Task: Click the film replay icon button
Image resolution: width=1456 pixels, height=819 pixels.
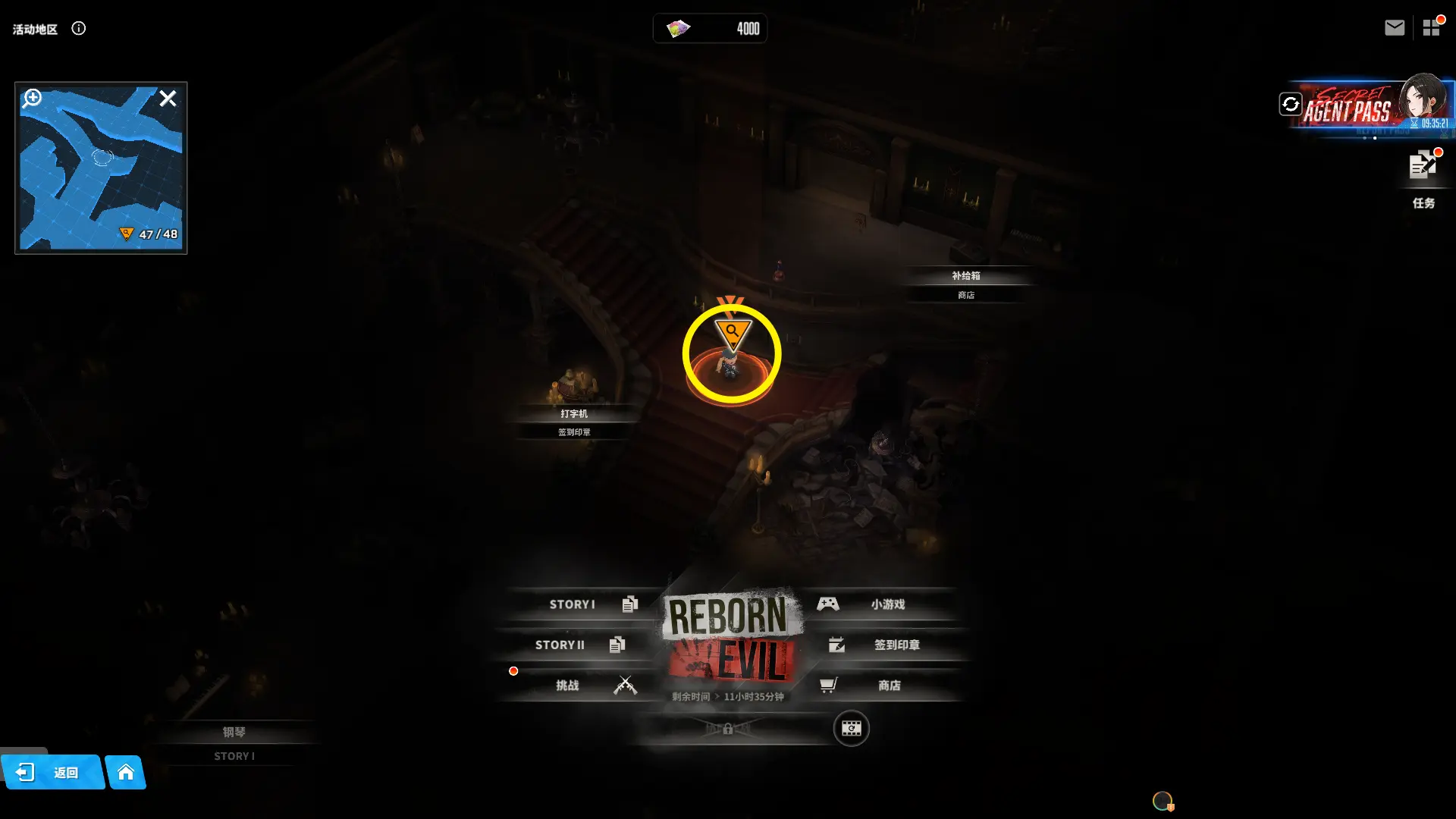Action: pos(851,729)
